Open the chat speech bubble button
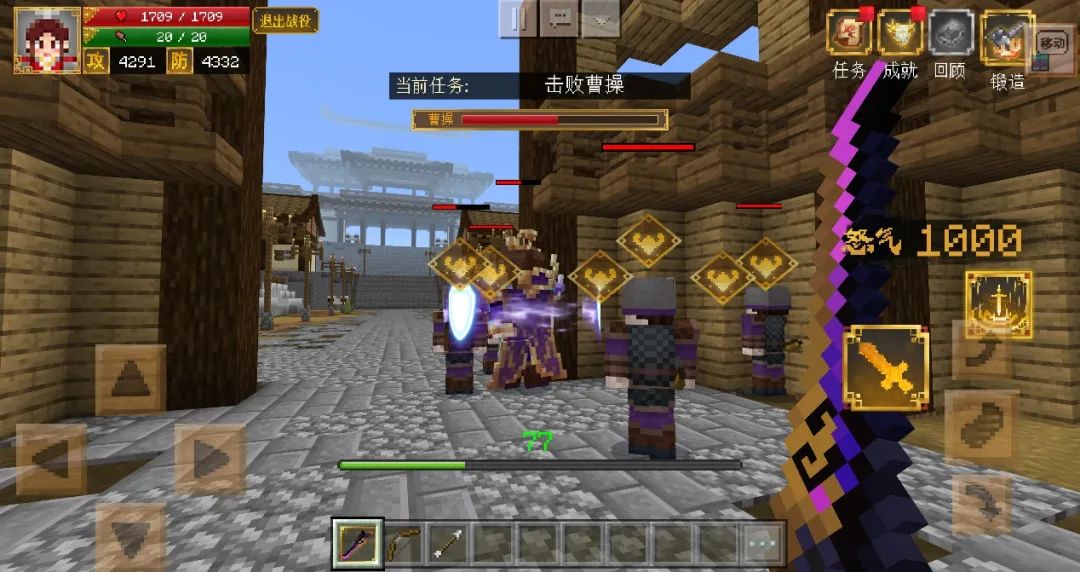The image size is (1080, 572). click(x=559, y=18)
